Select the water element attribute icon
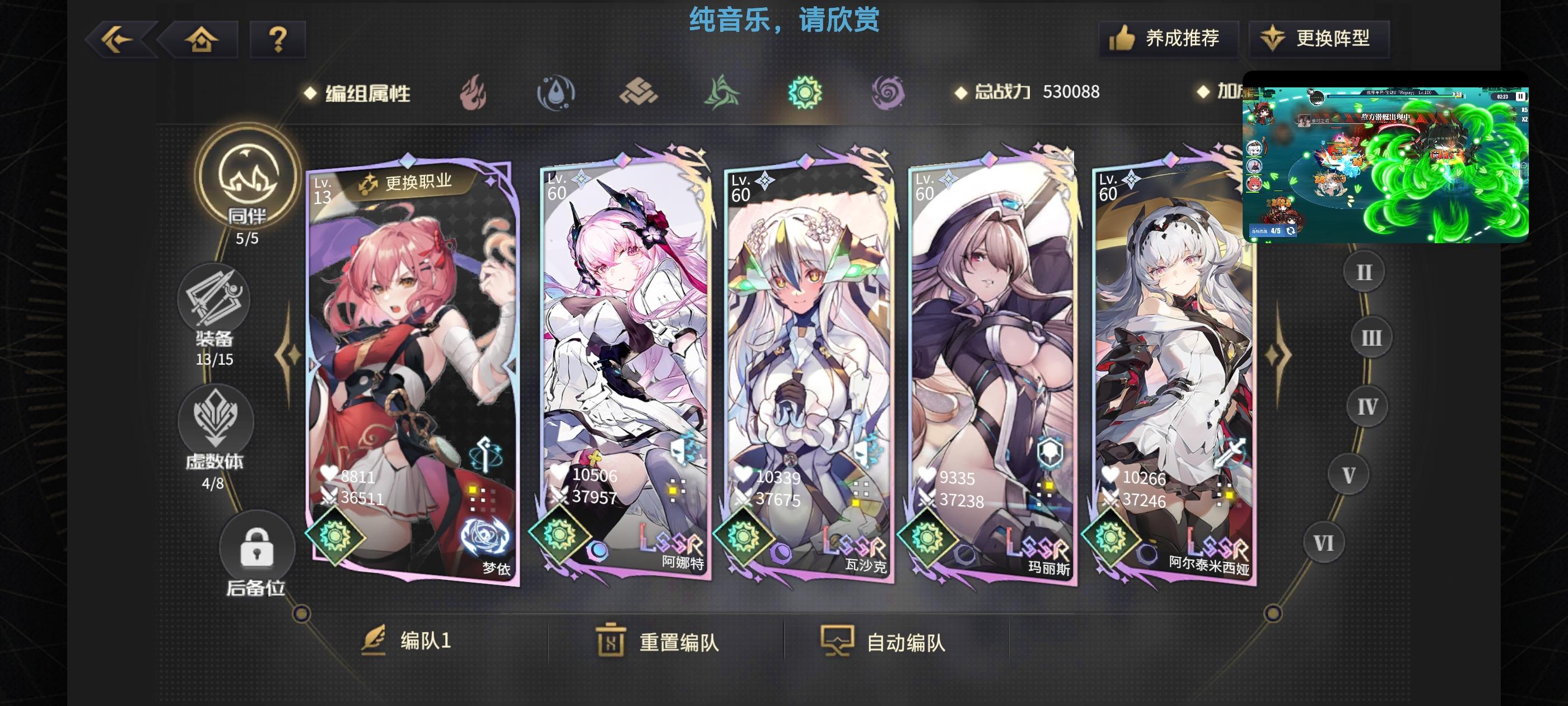This screenshot has width=1568, height=706. (x=557, y=92)
